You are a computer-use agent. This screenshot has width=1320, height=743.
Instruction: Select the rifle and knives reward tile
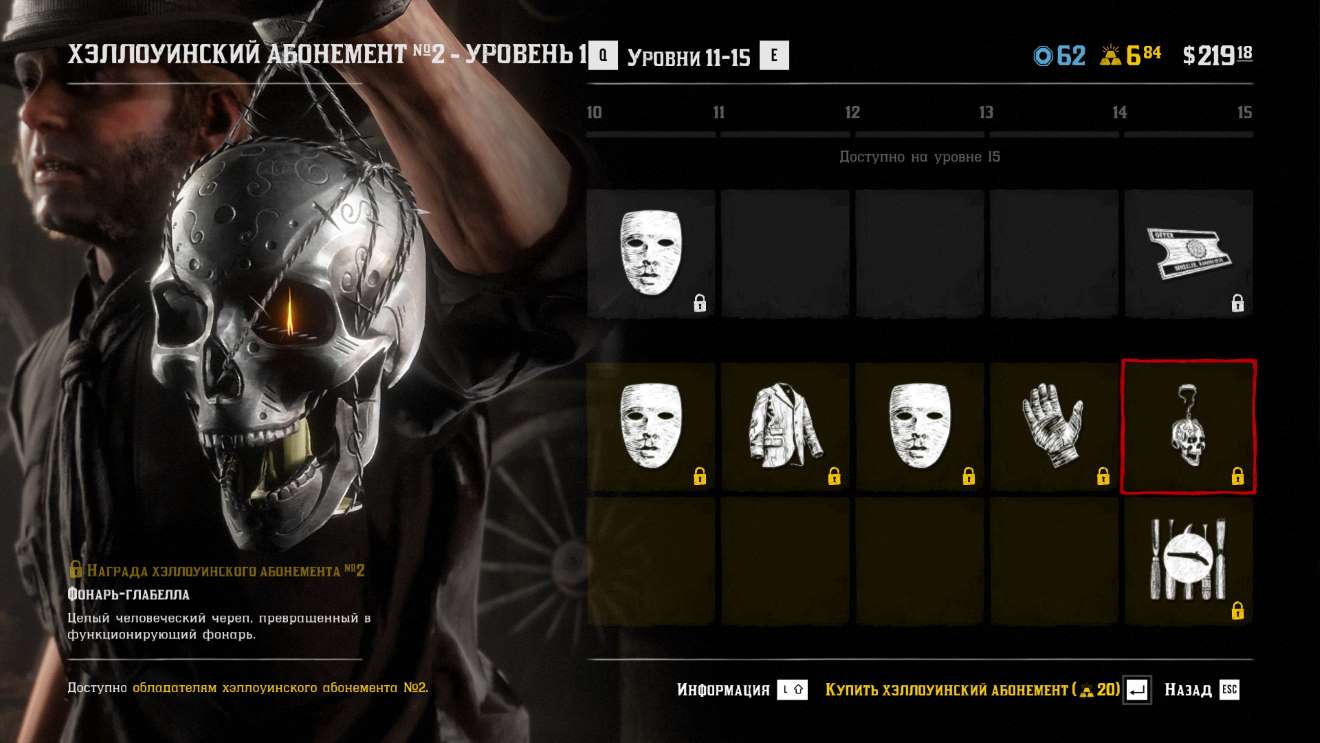pos(1188,561)
